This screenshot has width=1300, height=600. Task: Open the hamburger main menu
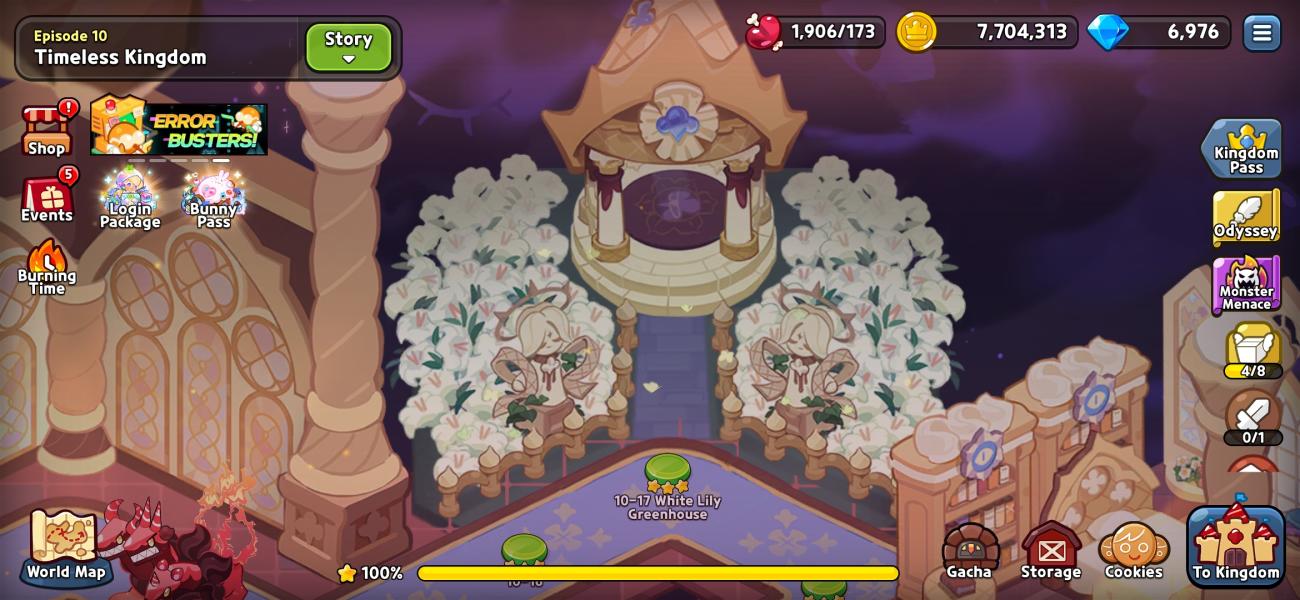1262,33
